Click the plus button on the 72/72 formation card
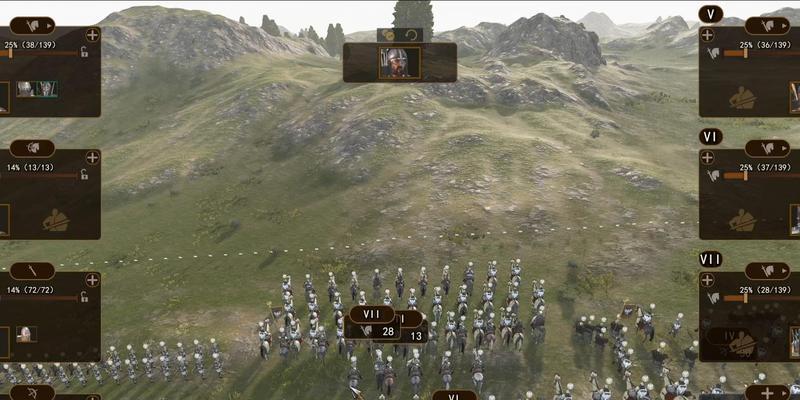This screenshot has height=400, width=800. pos(93,280)
